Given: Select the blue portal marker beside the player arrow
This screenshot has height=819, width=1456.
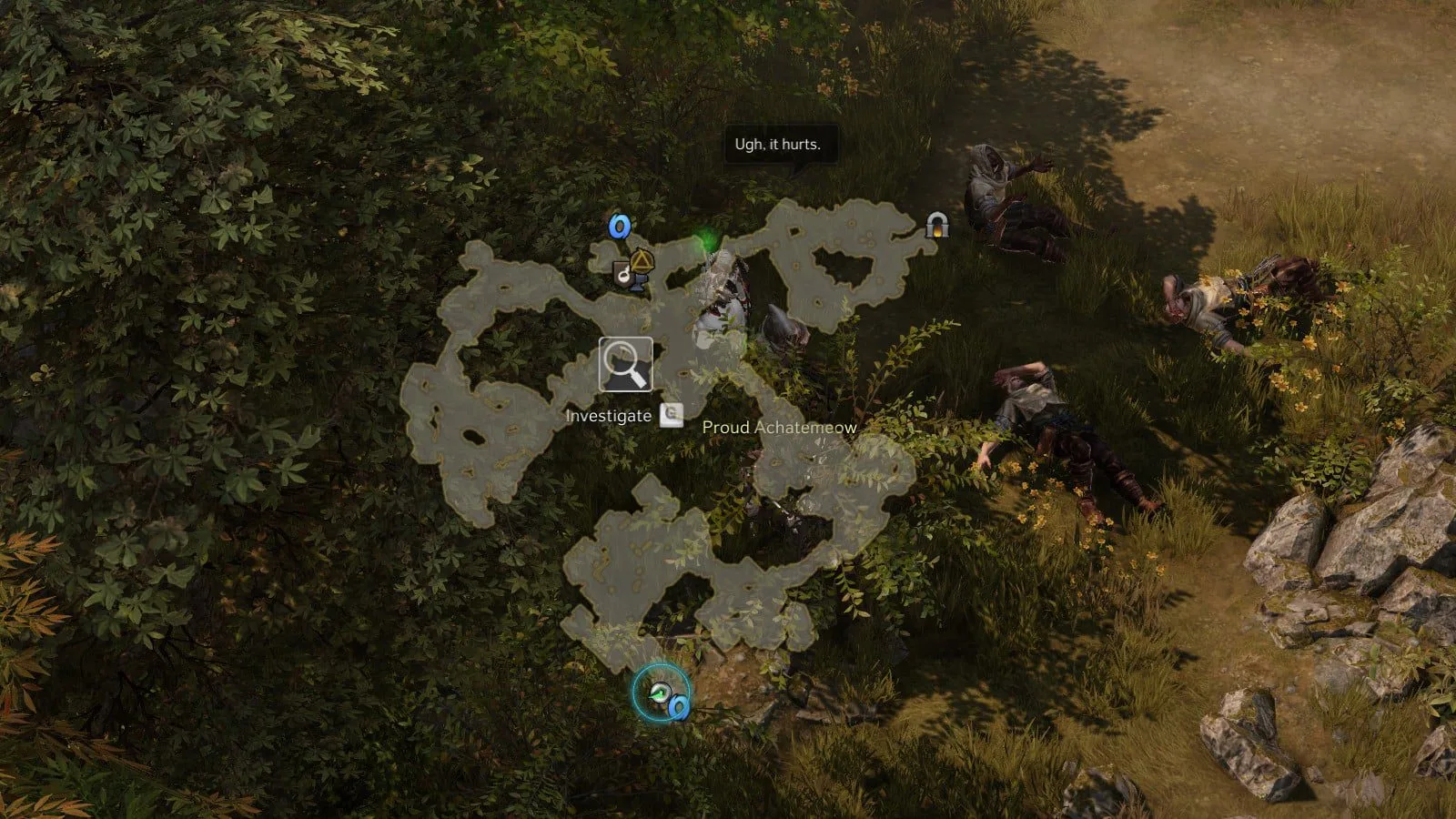Looking at the screenshot, I should pyautogui.click(x=678, y=705).
